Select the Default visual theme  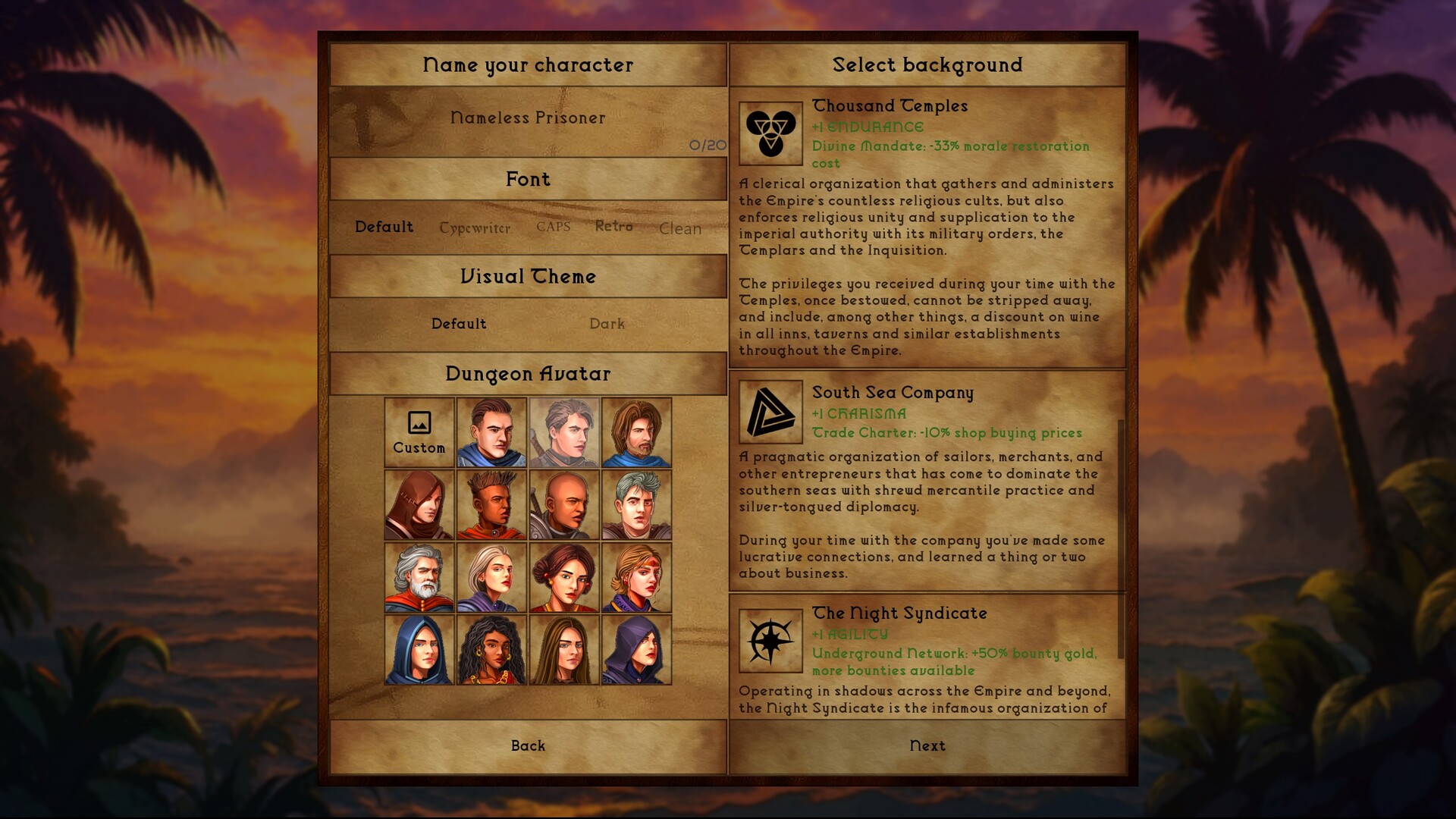click(459, 324)
